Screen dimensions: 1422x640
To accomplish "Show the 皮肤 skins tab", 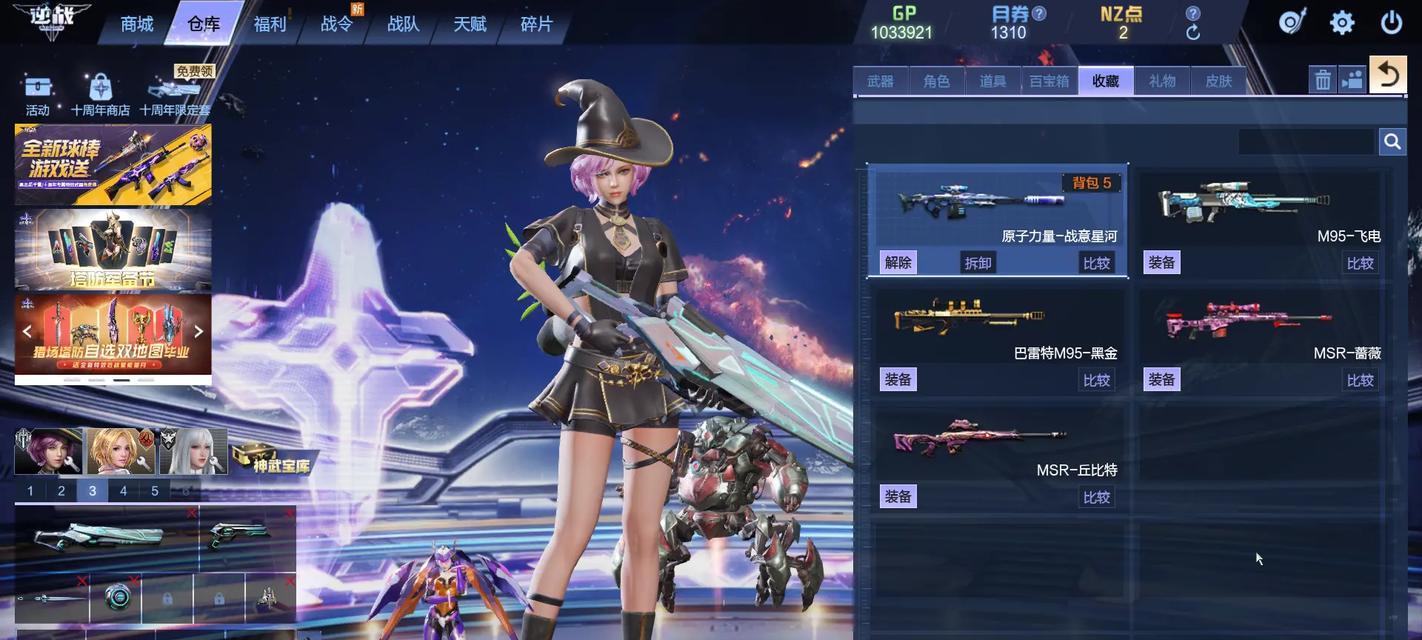I will tap(1218, 81).
